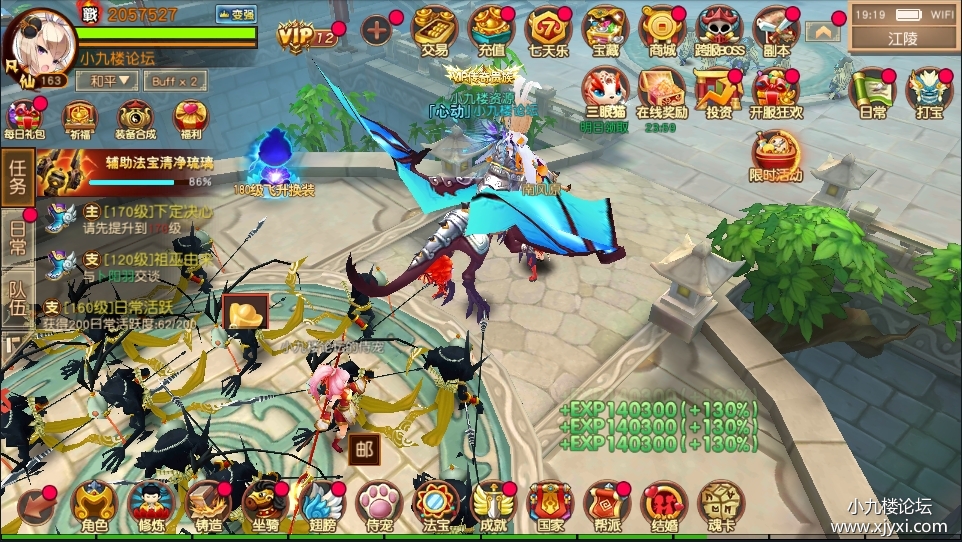Open the 坐骑 mount menu
The image size is (962, 542).
click(265, 504)
